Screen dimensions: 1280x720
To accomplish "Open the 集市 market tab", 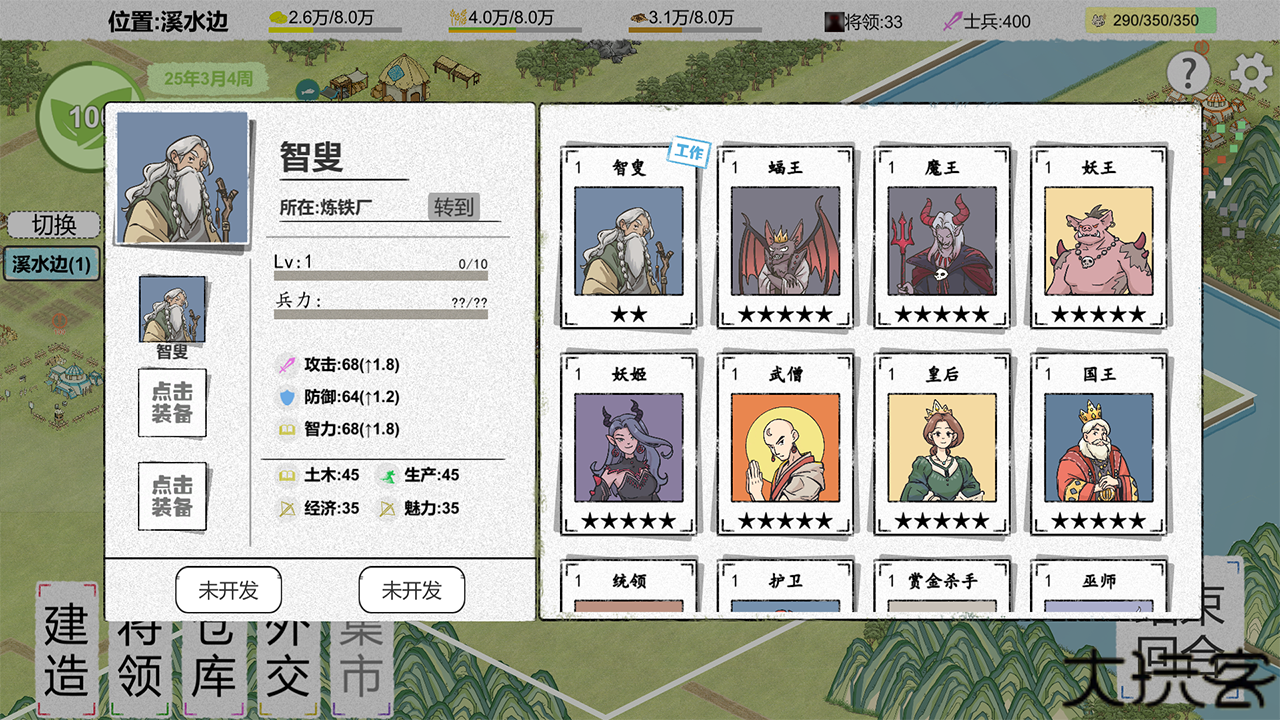I will point(360,653).
